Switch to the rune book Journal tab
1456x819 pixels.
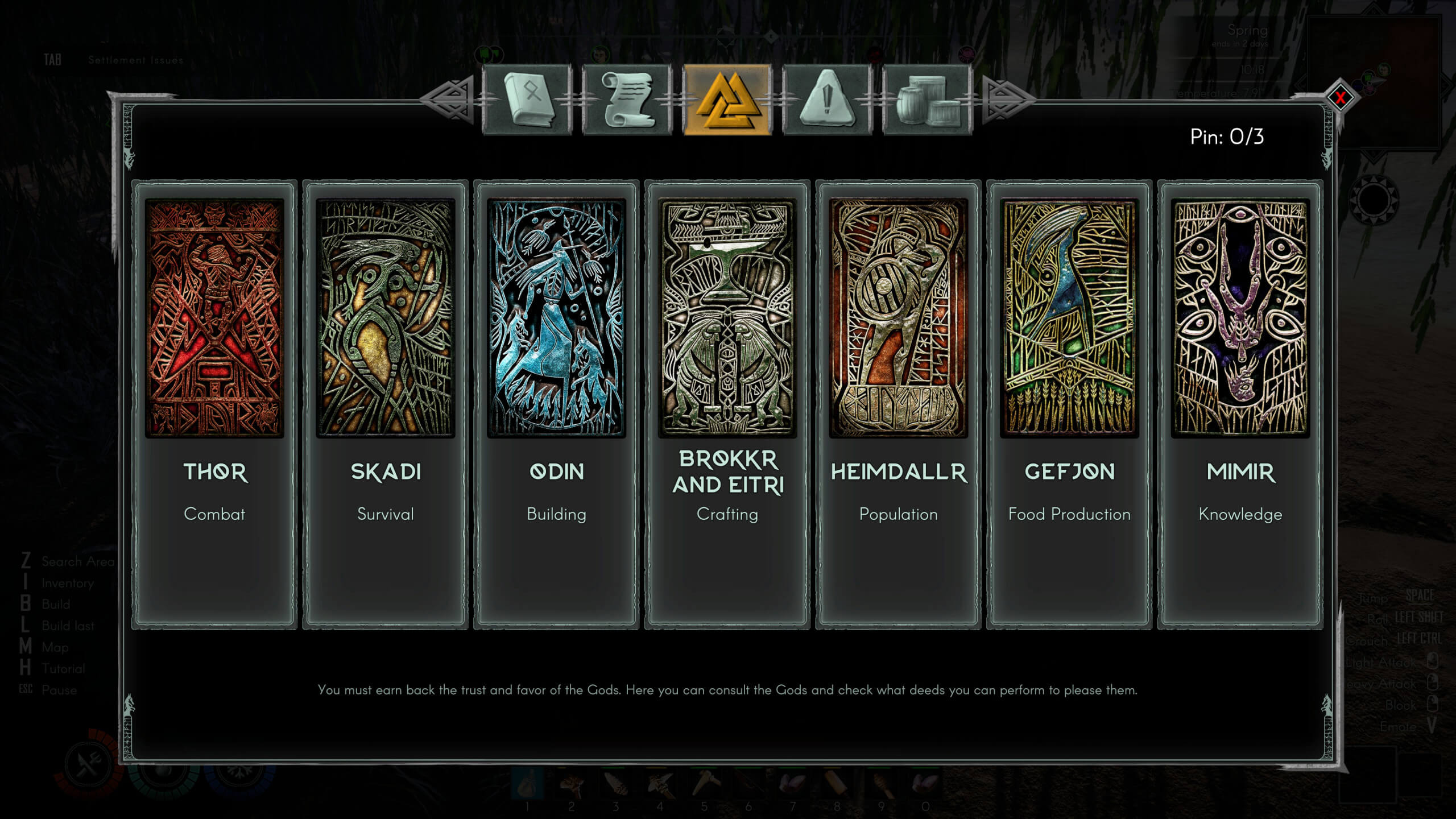pyautogui.click(x=530, y=102)
